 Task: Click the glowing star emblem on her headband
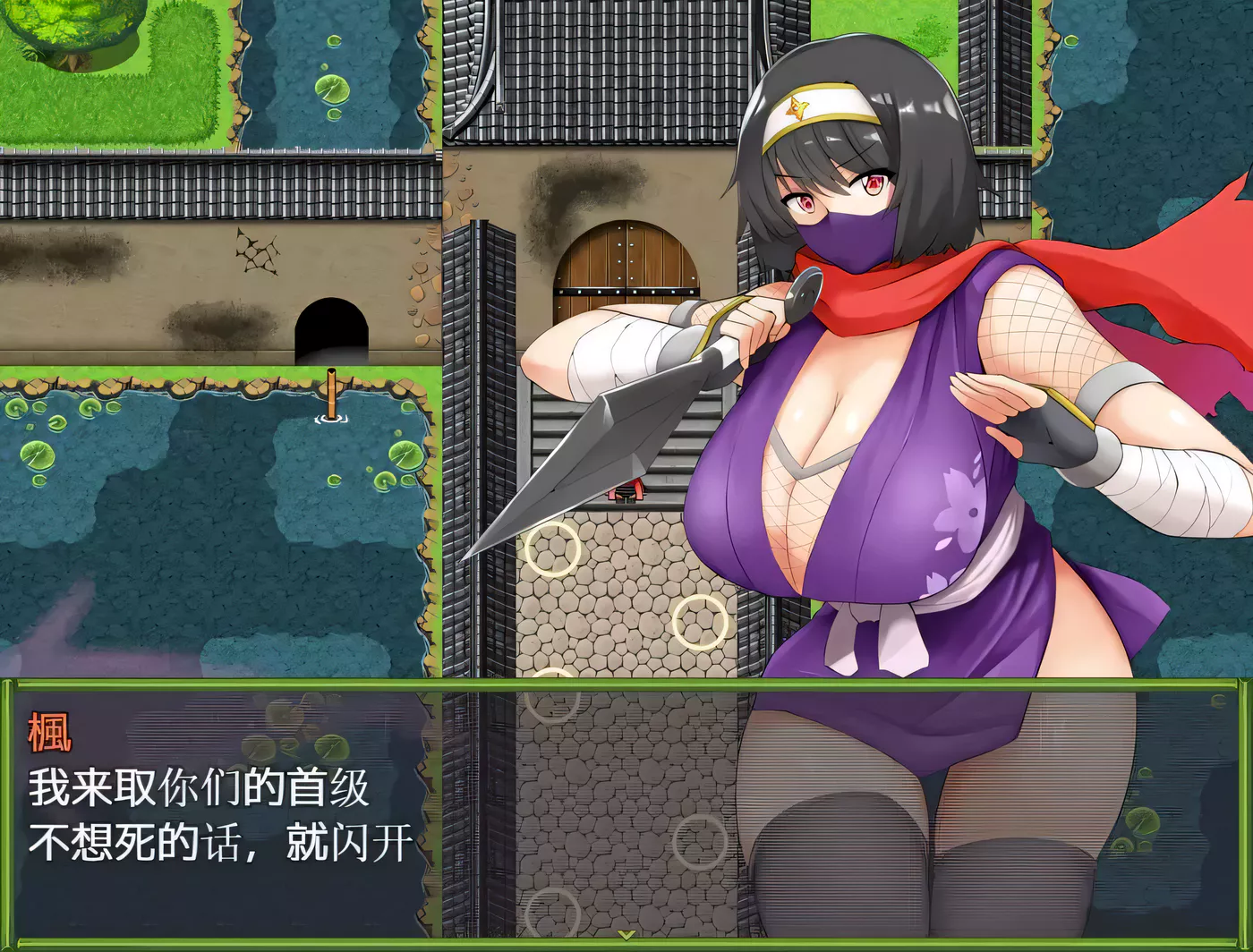tap(795, 107)
